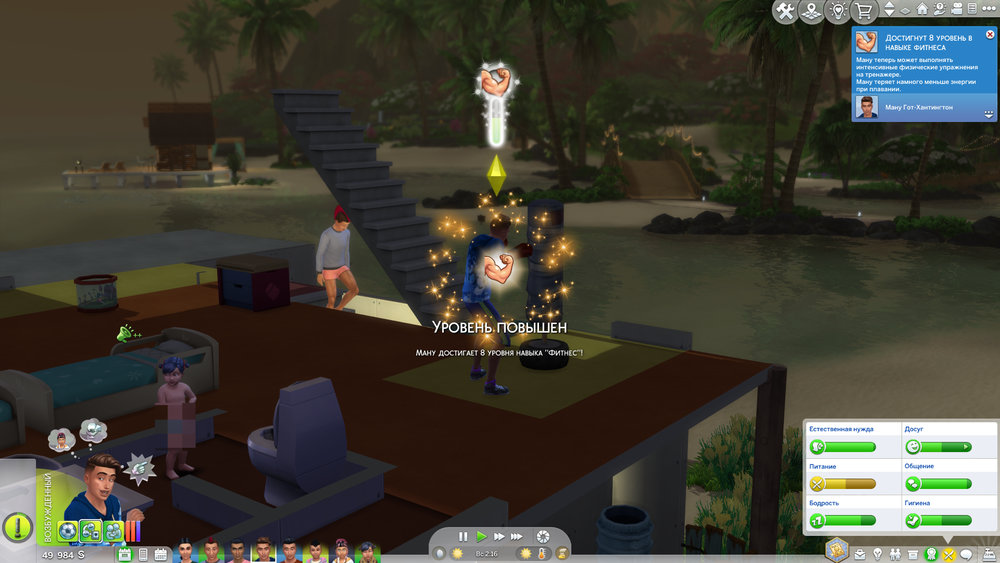This screenshot has width=1000, height=563.
Task: Switch to double fast-forward speed
Action: tap(499, 536)
